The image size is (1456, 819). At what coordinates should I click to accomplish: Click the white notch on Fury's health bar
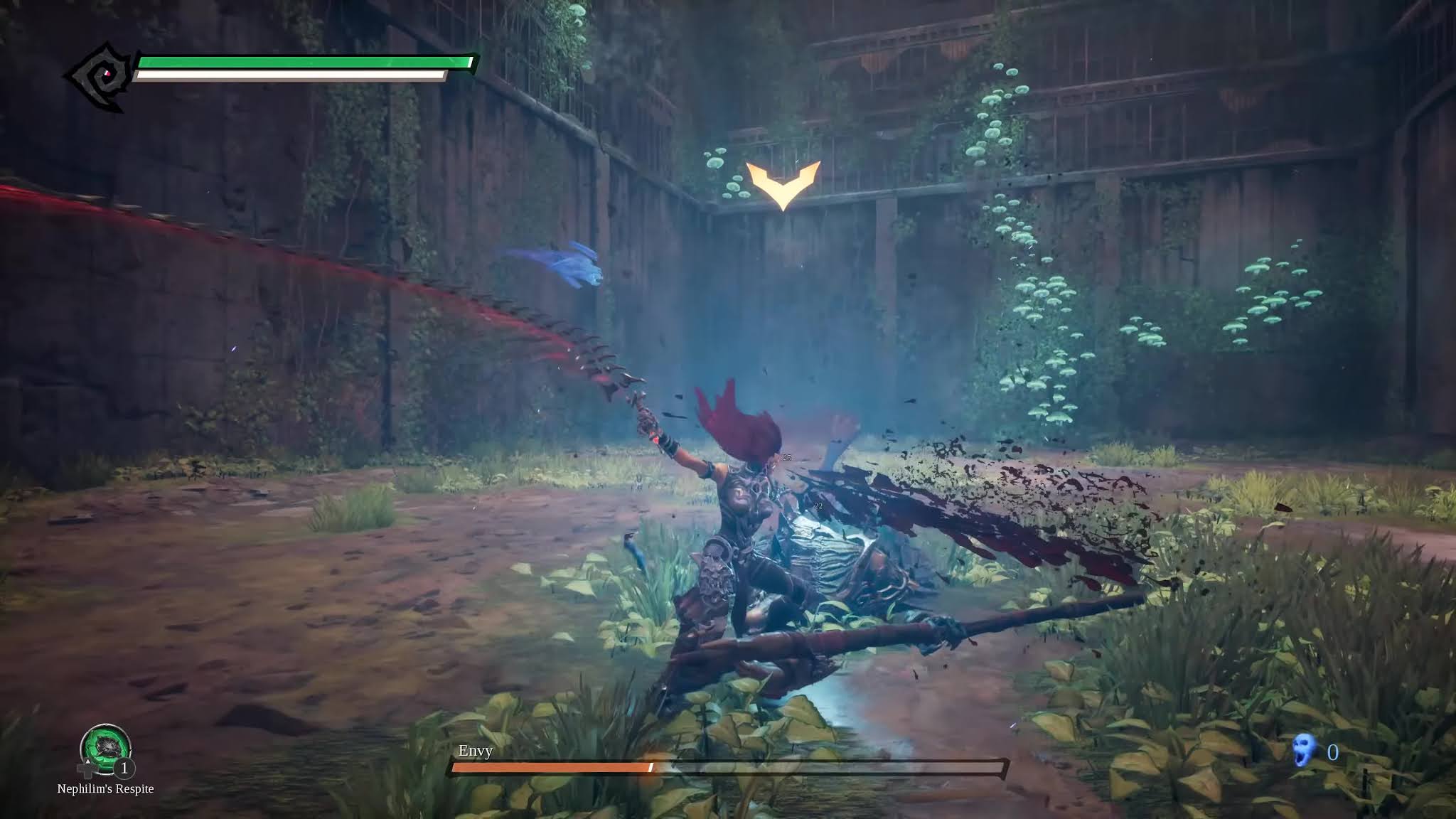469,63
